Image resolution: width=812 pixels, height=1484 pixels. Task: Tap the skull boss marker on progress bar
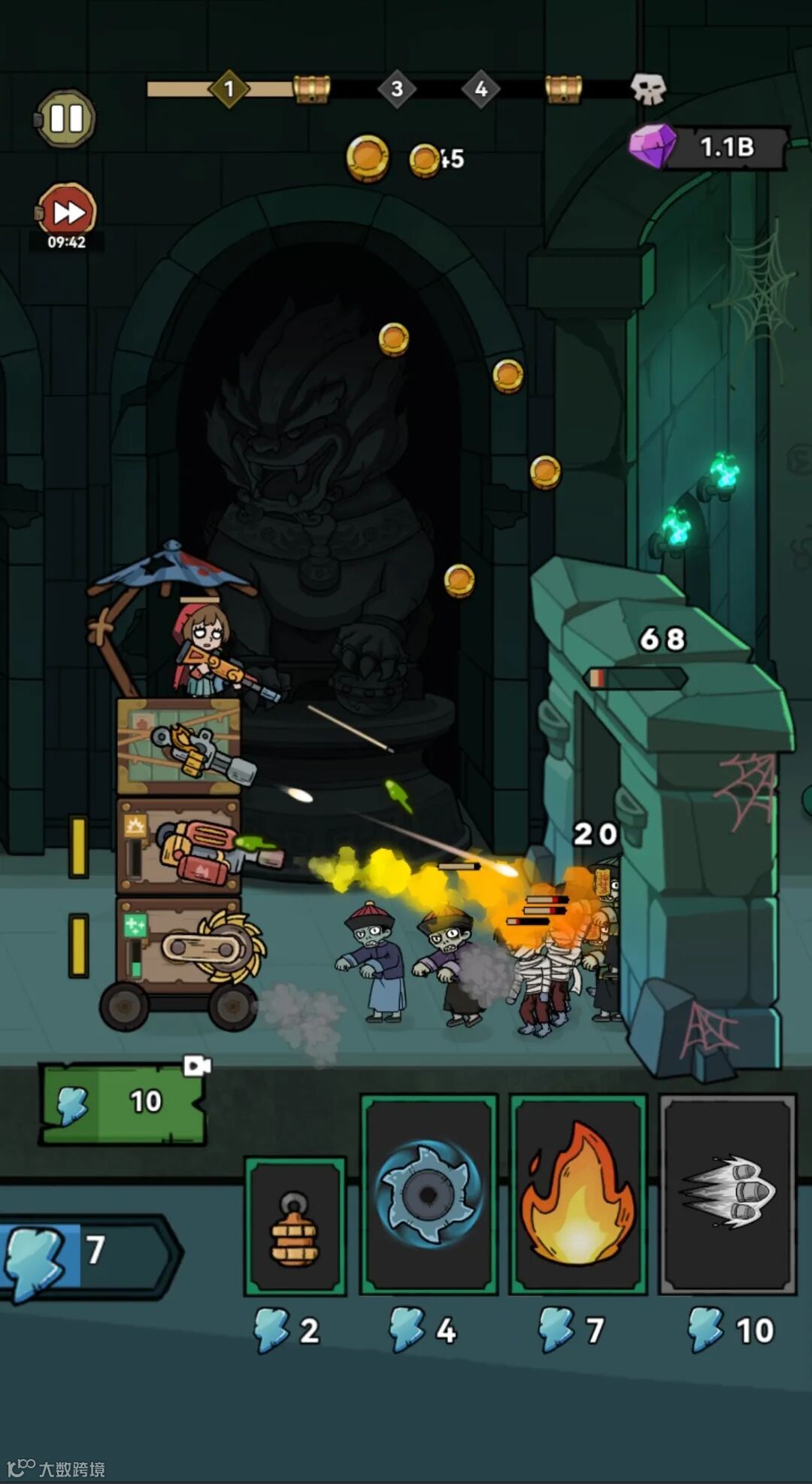pyautogui.click(x=647, y=89)
